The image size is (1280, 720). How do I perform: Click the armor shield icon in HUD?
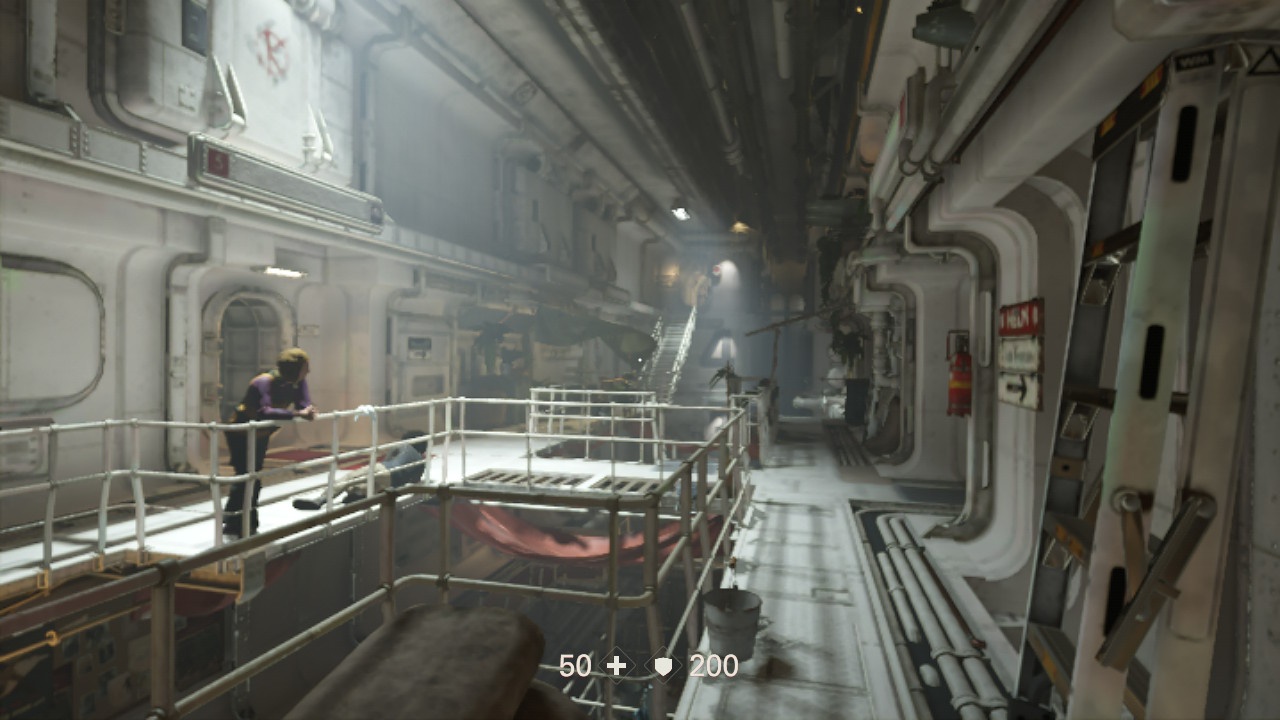663,663
